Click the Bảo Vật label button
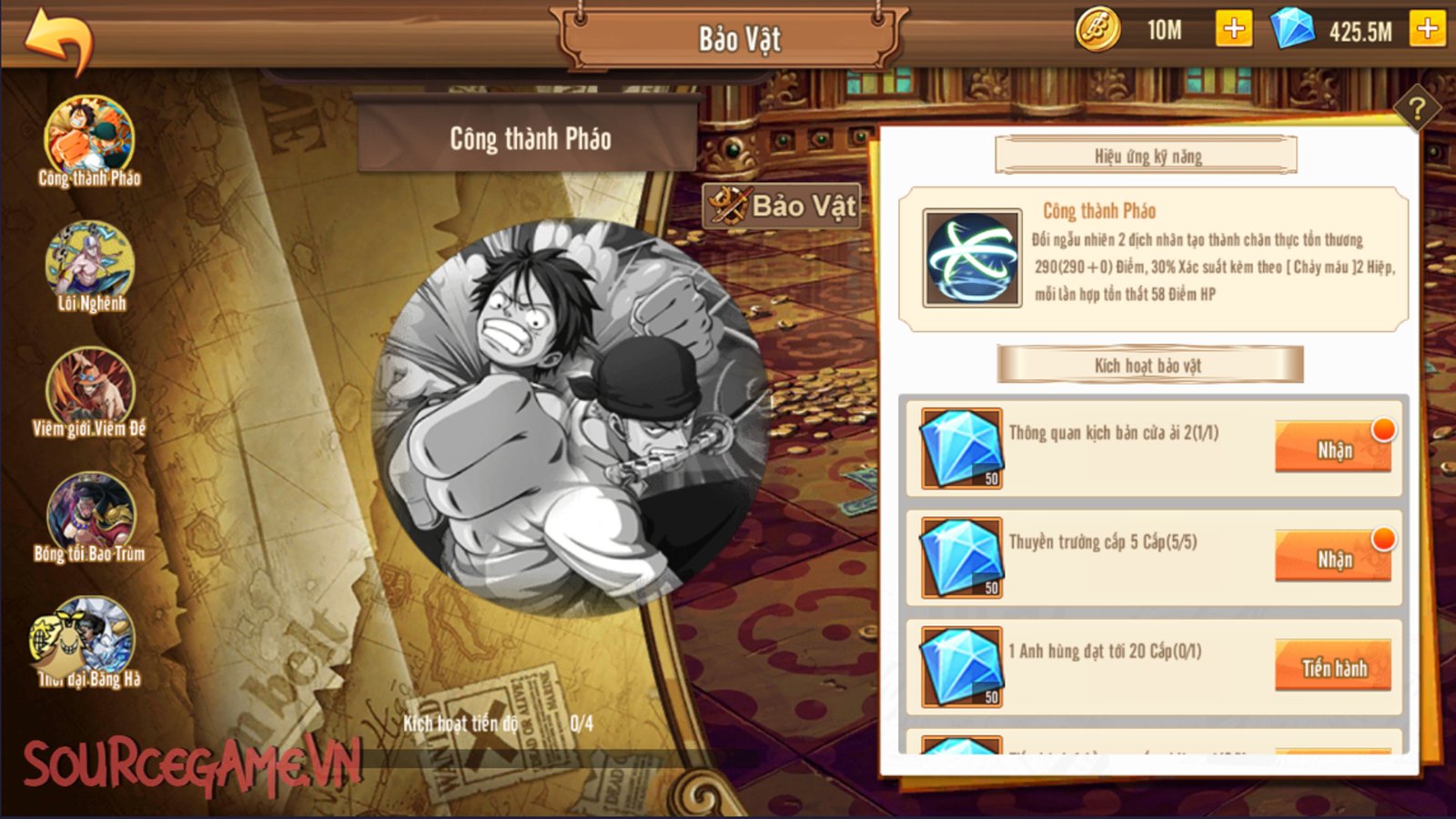Screen dimensions: 1456x819 click(784, 206)
